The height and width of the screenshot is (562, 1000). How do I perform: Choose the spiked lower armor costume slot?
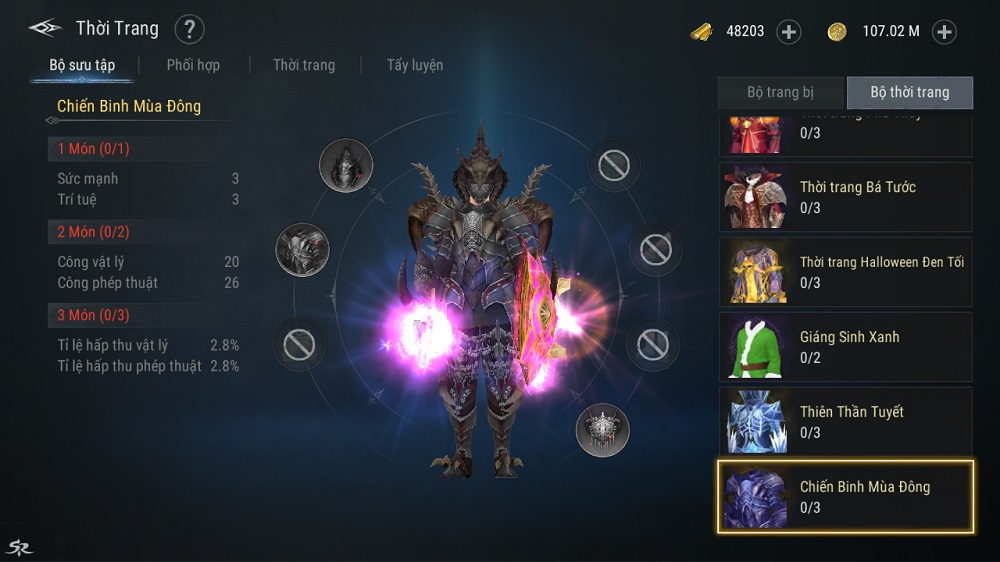pos(602,431)
